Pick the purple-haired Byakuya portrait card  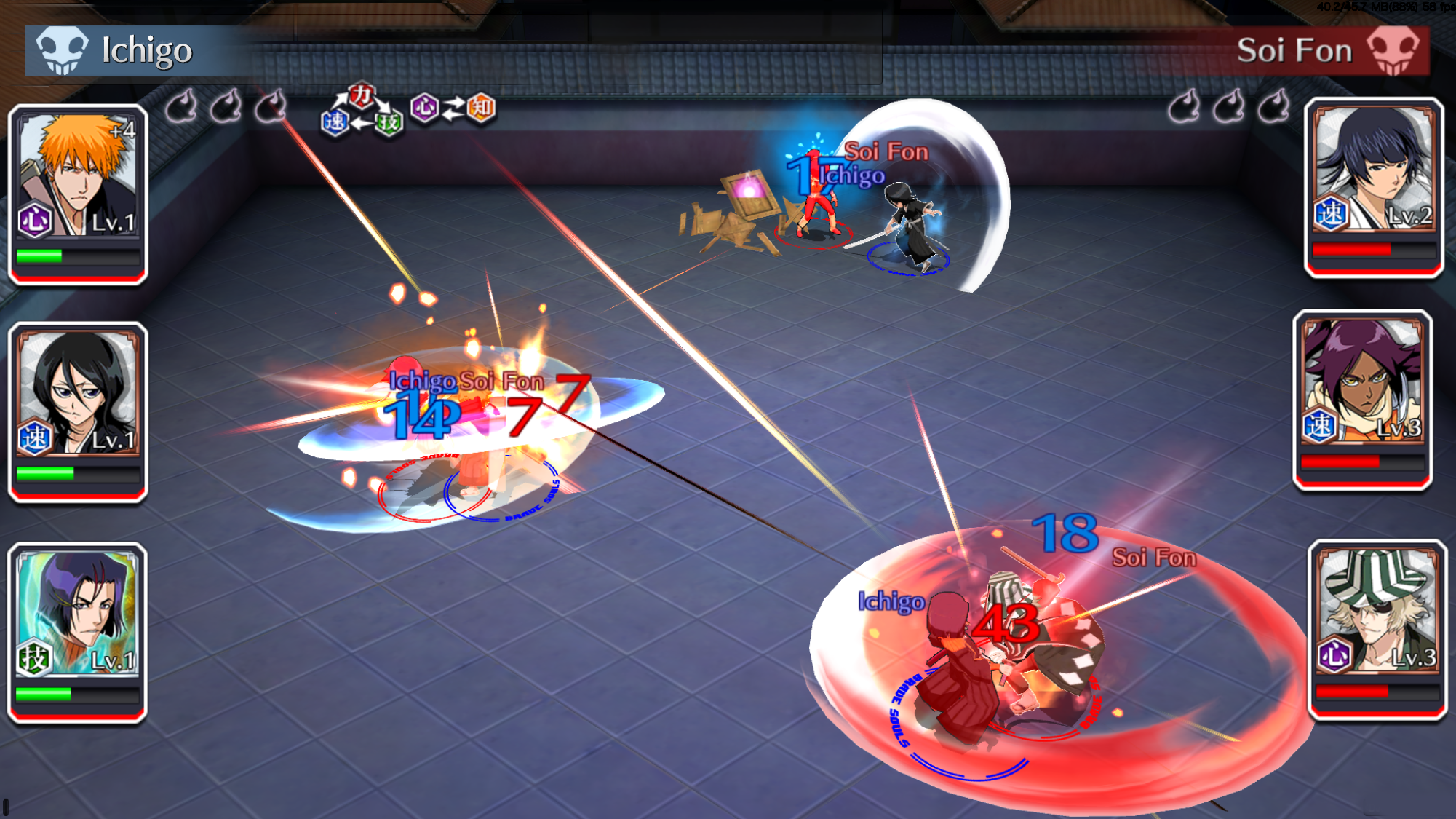pyautogui.click(x=77, y=631)
